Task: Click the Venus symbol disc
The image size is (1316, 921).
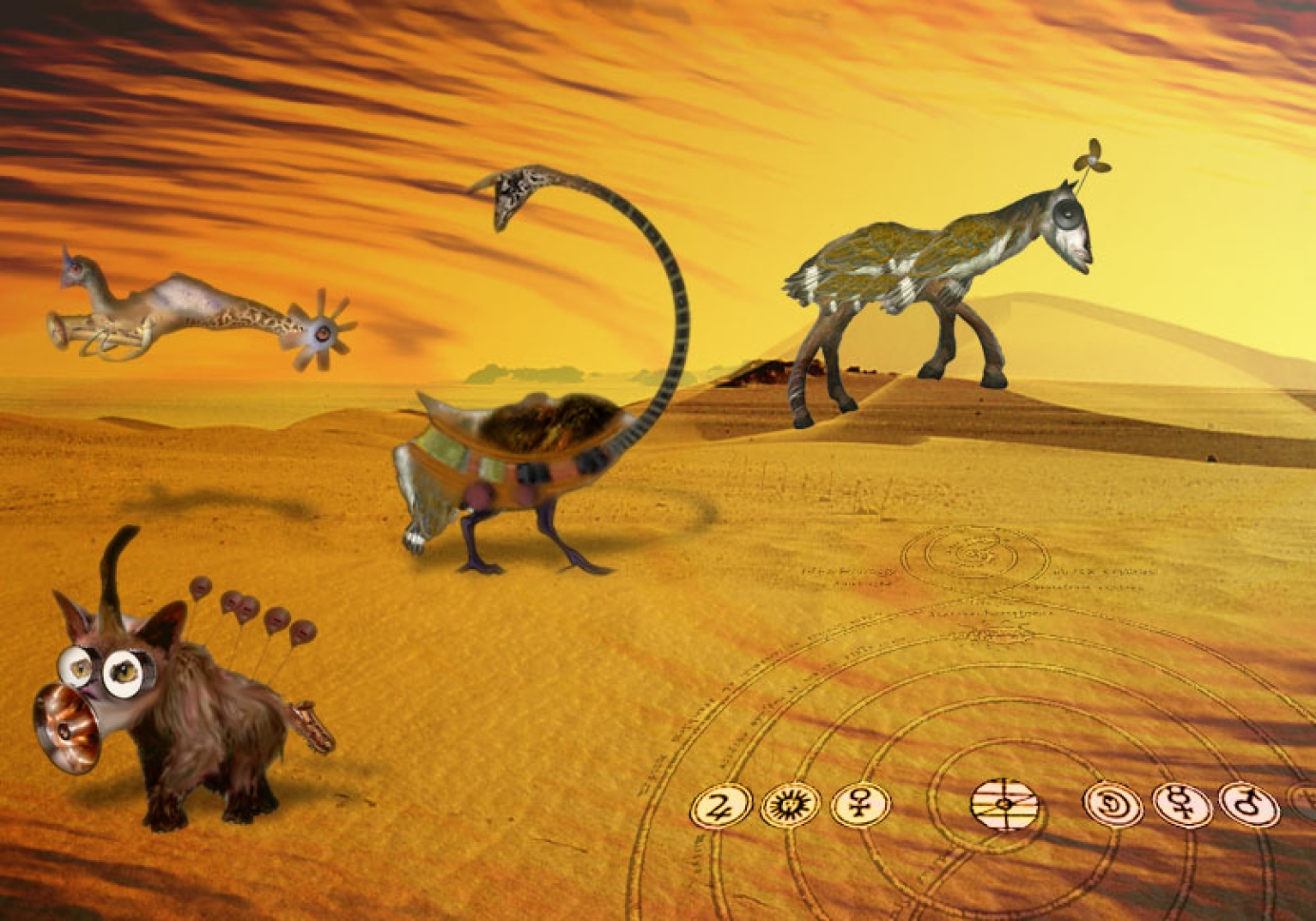Action: pos(859,805)
